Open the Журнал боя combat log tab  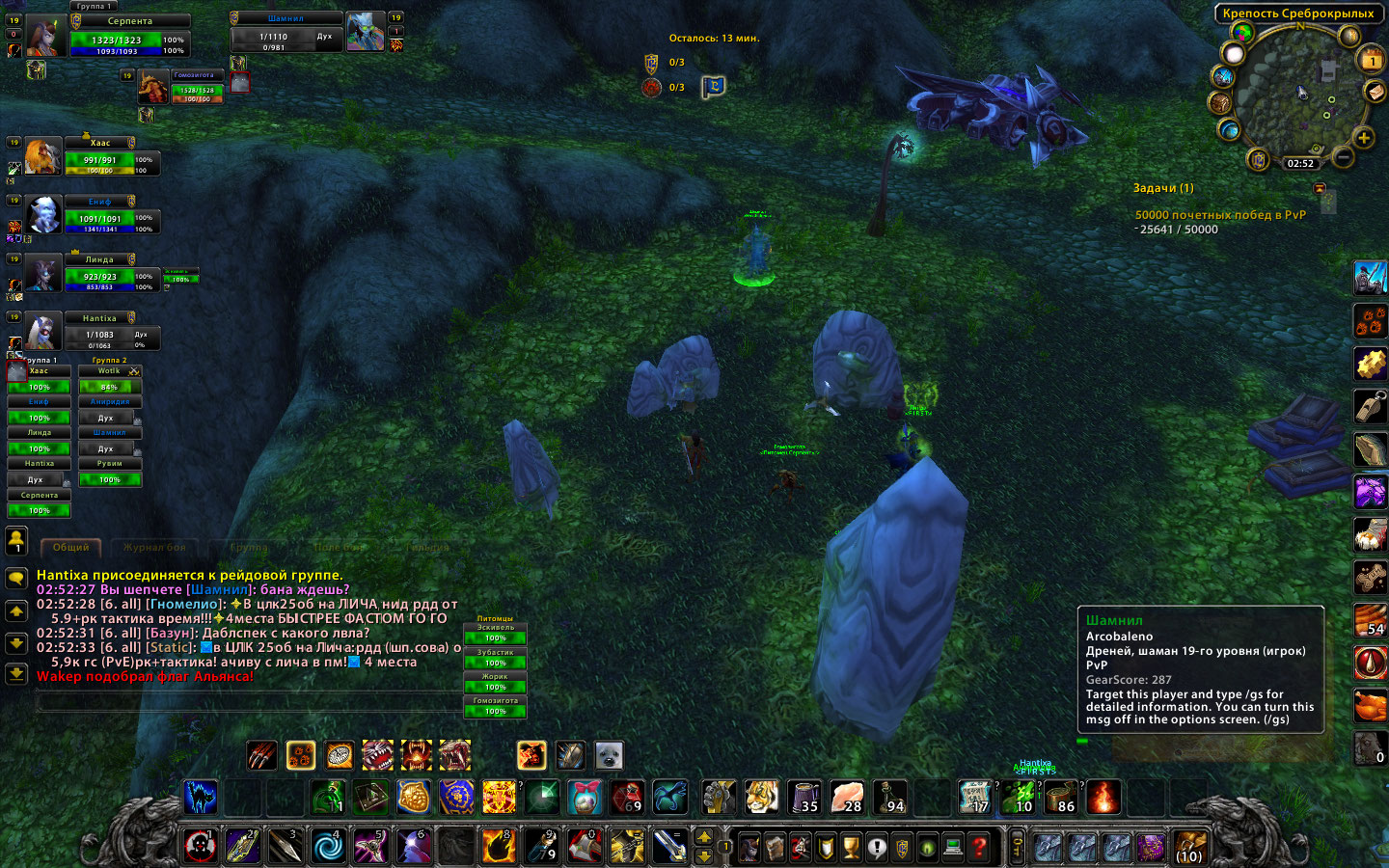154,547
